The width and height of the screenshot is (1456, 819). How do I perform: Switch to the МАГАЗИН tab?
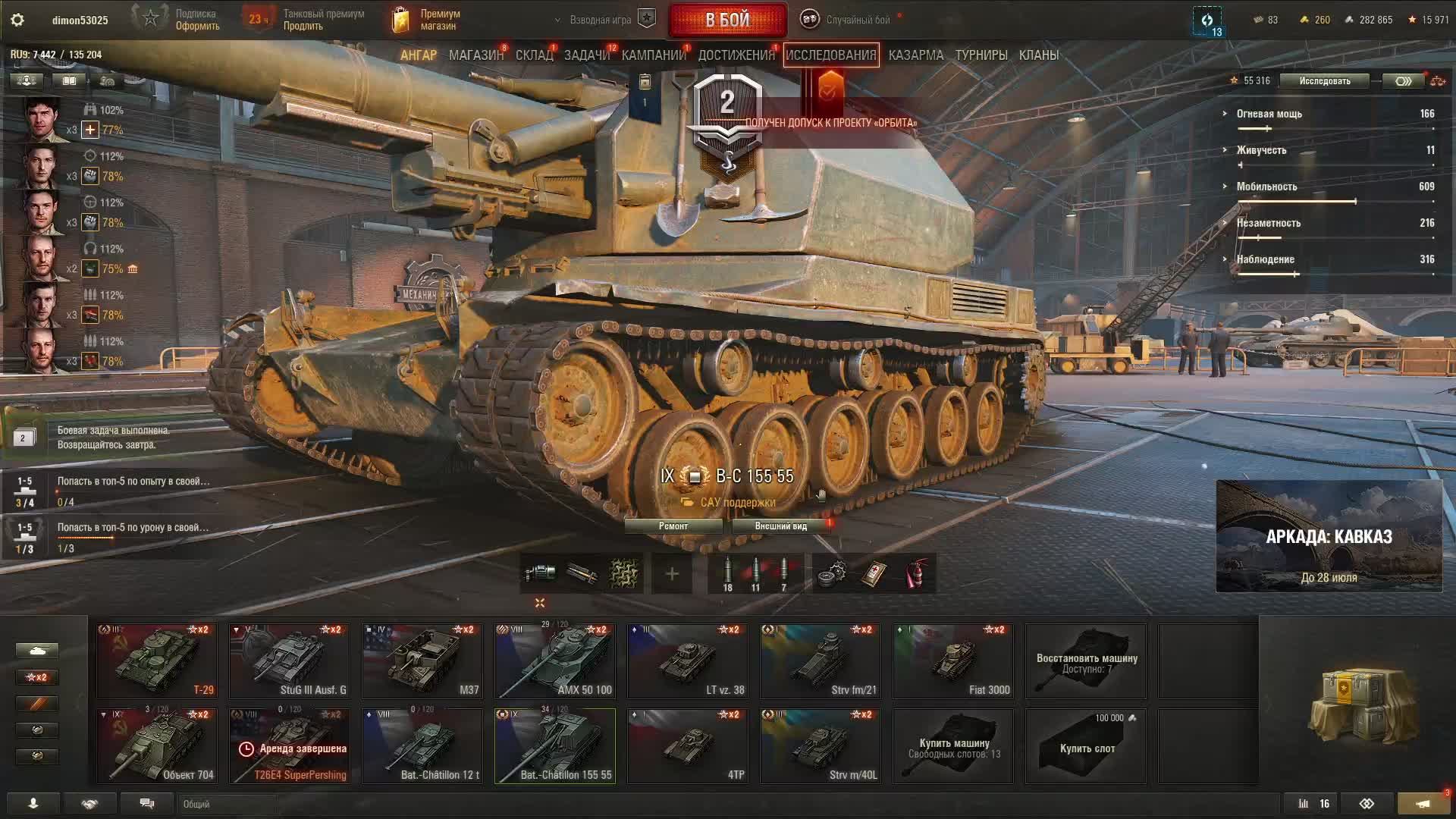pos(475,55)
